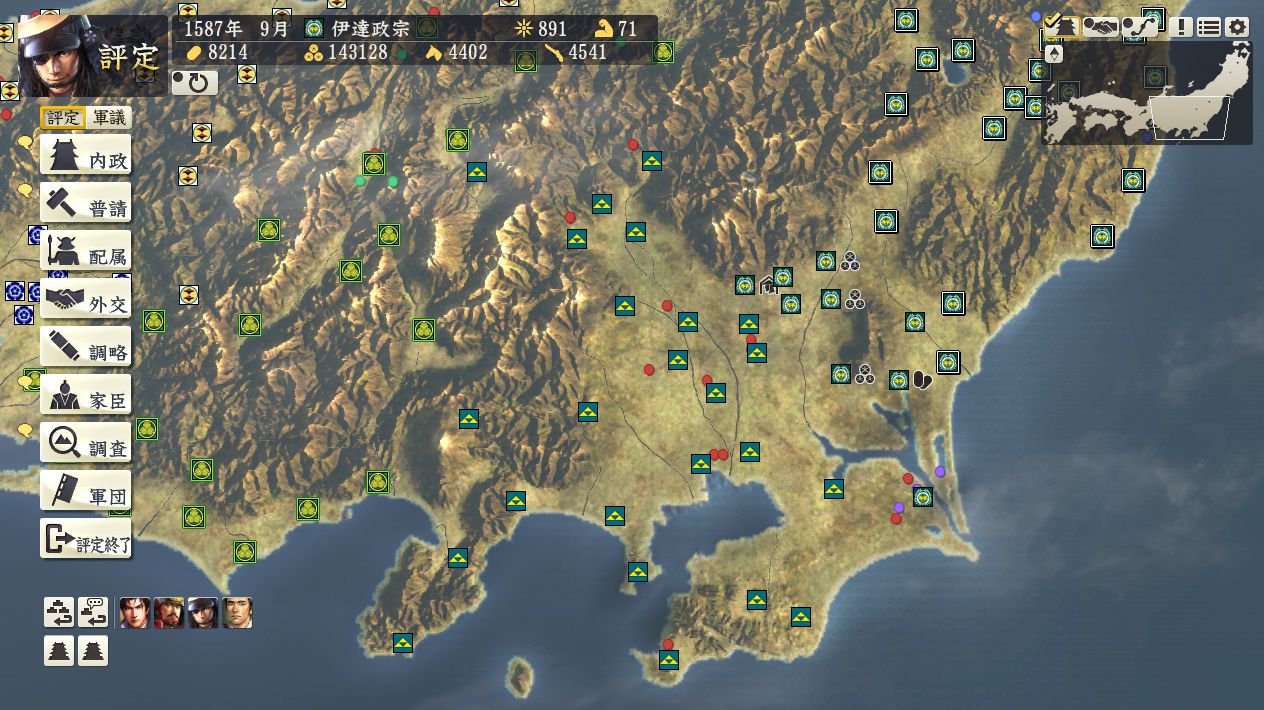This screenshot has width=1264, height=710.
Task: Toggle the route path map filter
Action: point(1140,27)
